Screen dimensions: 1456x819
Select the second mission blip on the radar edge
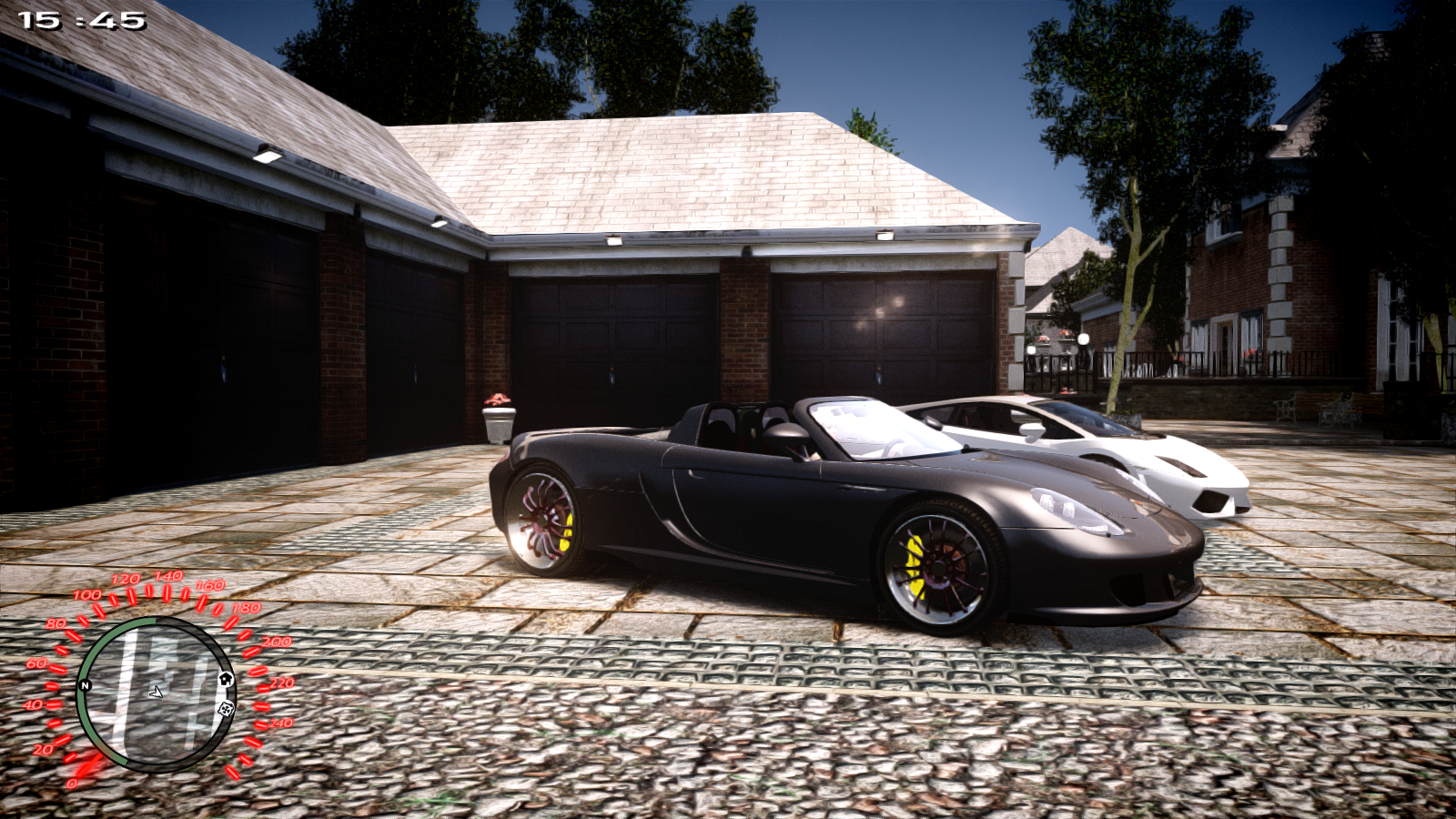[x=226, y=709]
